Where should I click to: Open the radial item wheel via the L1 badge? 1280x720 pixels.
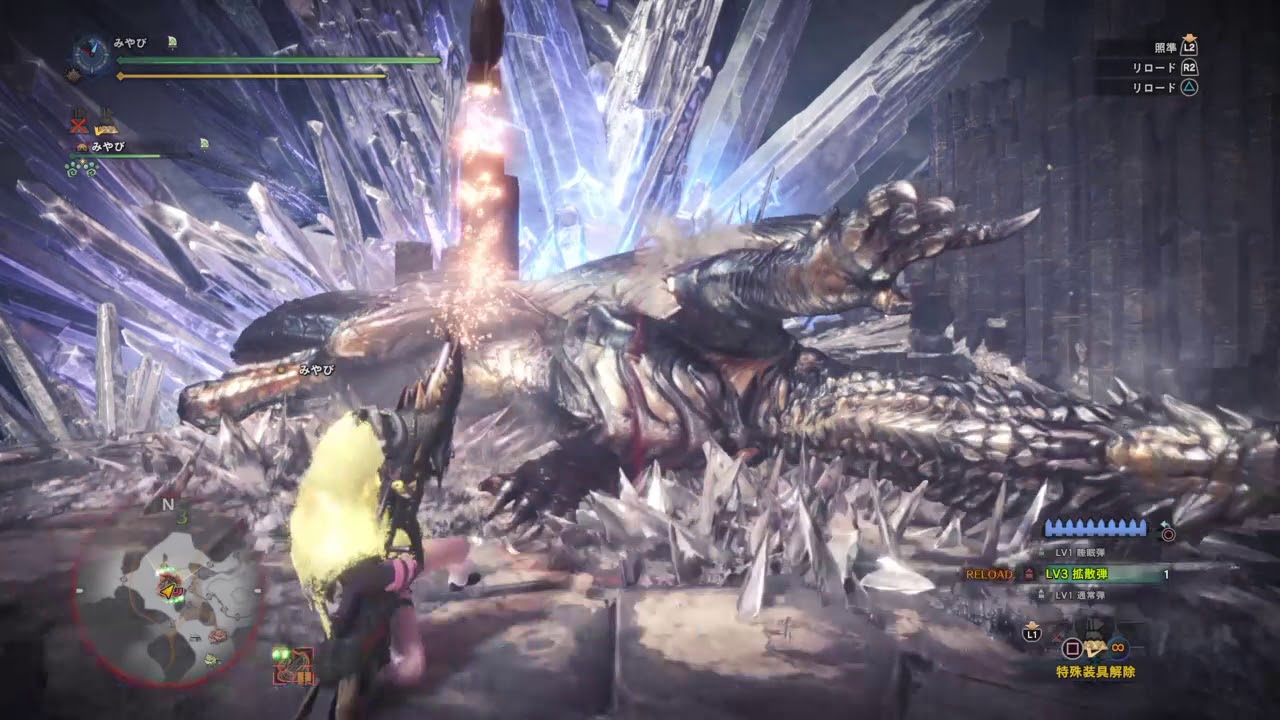pyautogui.click(x=1032, y=633)
